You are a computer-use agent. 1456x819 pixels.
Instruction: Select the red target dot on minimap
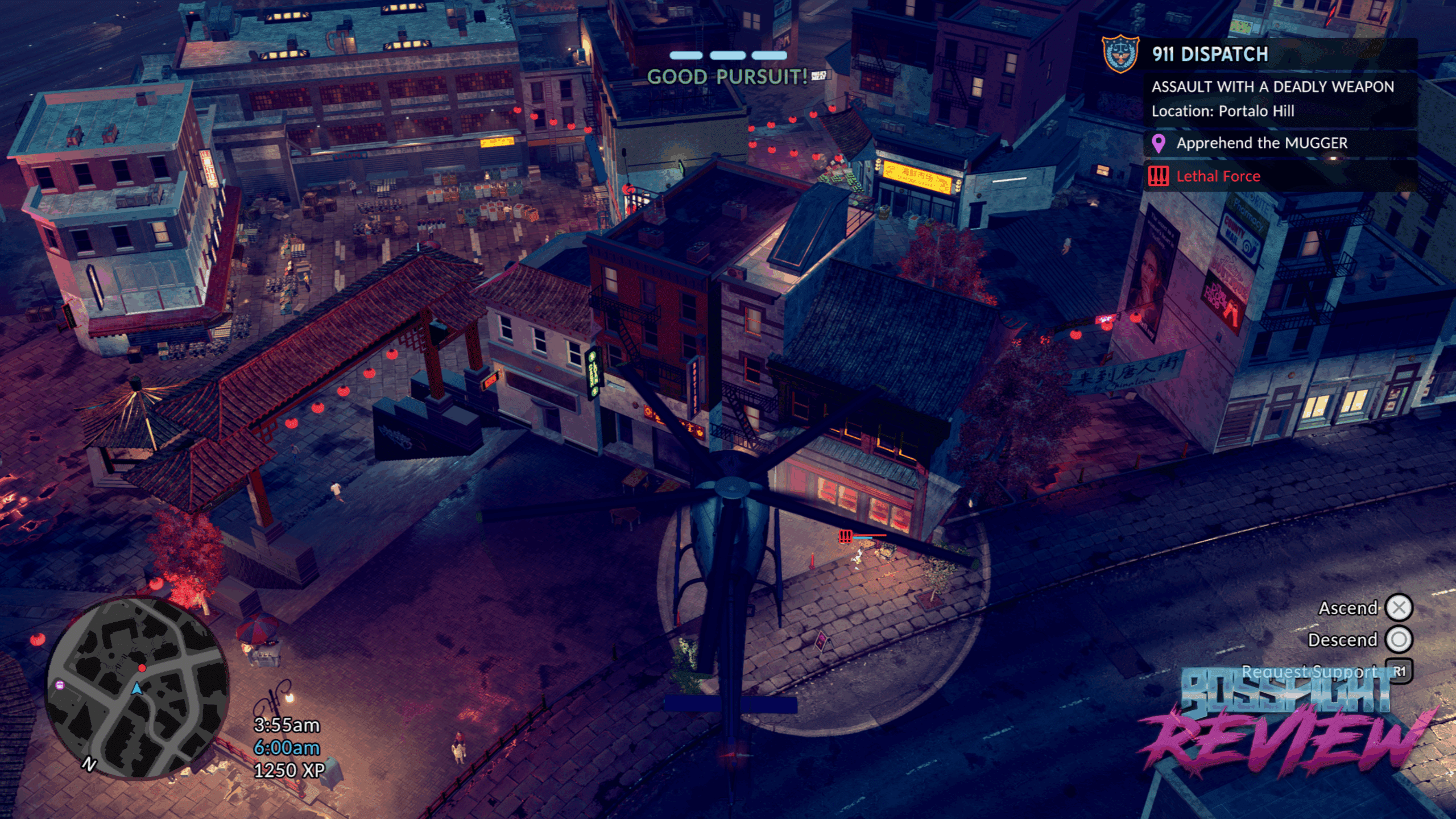click(x=142, y=668)
